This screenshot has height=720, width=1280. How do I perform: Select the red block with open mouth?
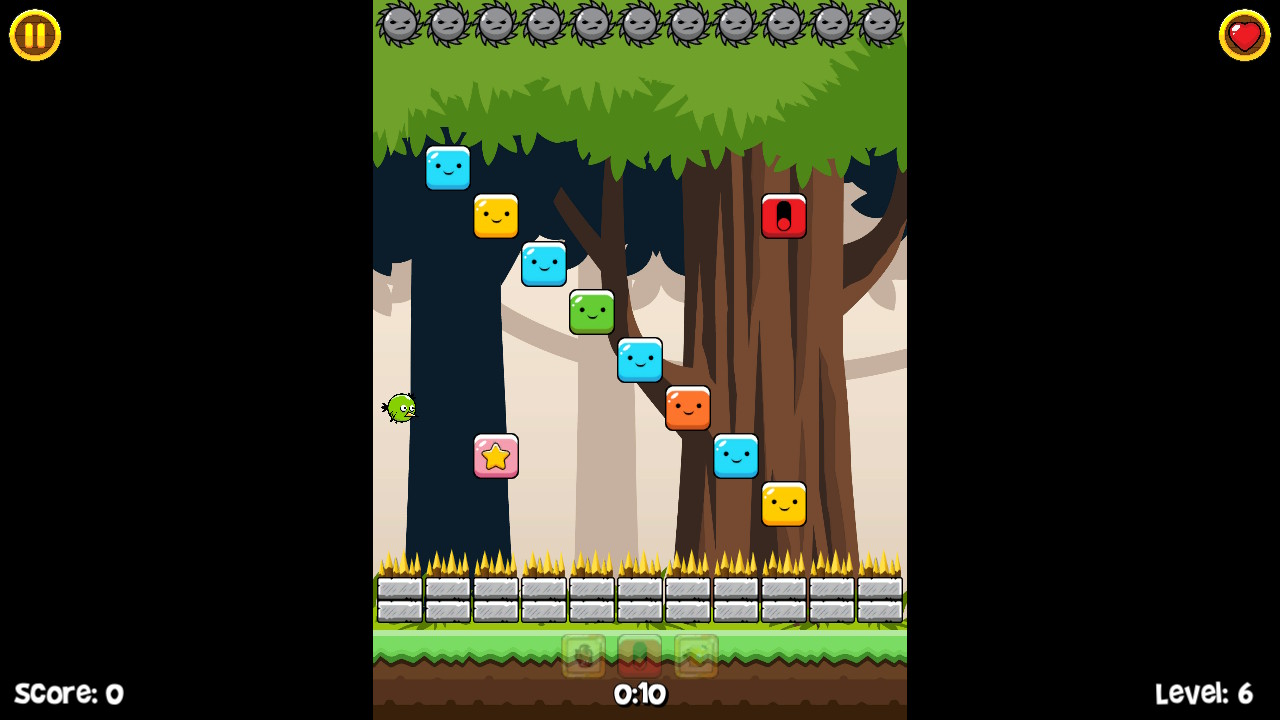coord(785,214)
